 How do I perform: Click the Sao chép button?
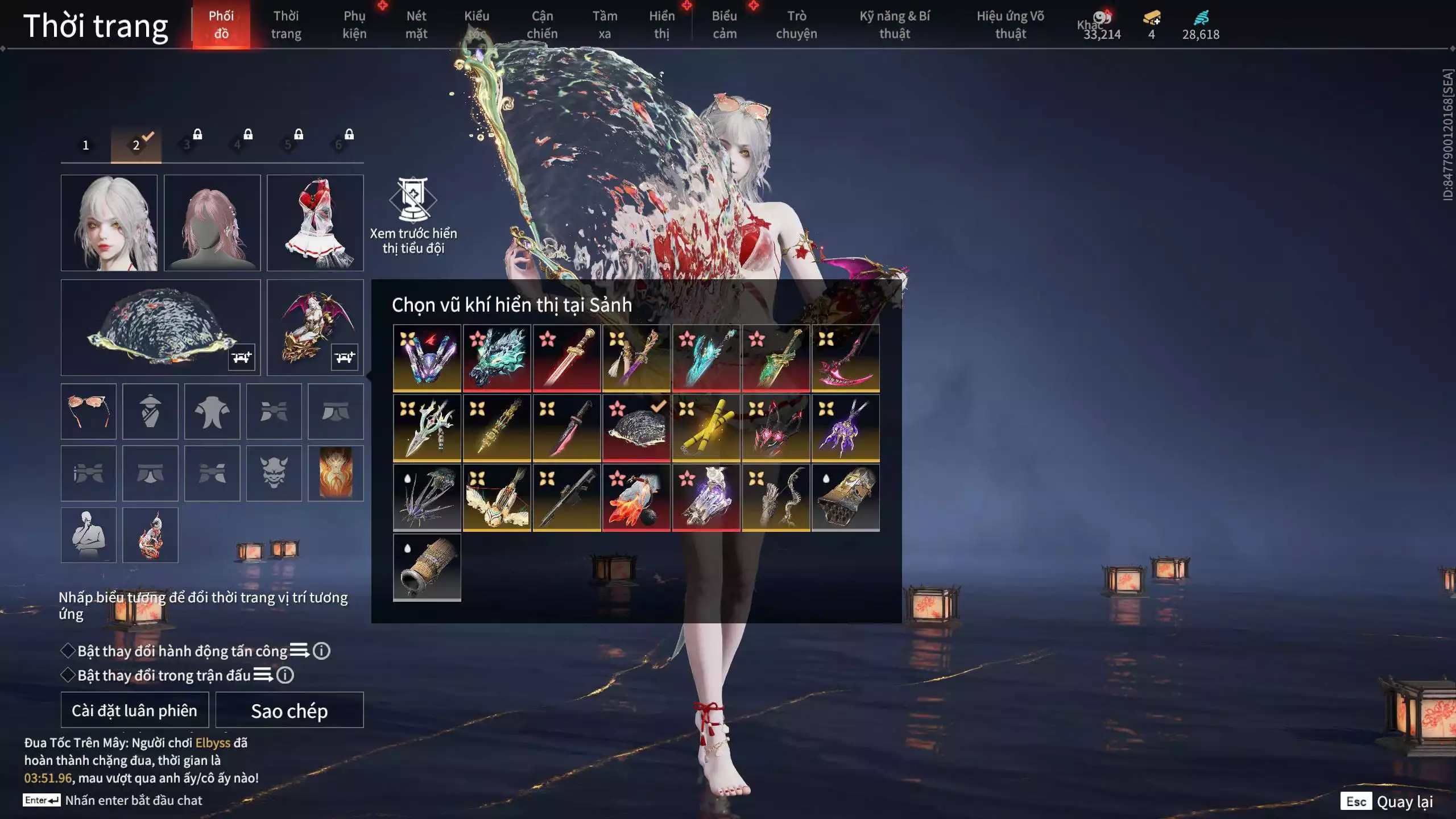[x=289, y=710]
